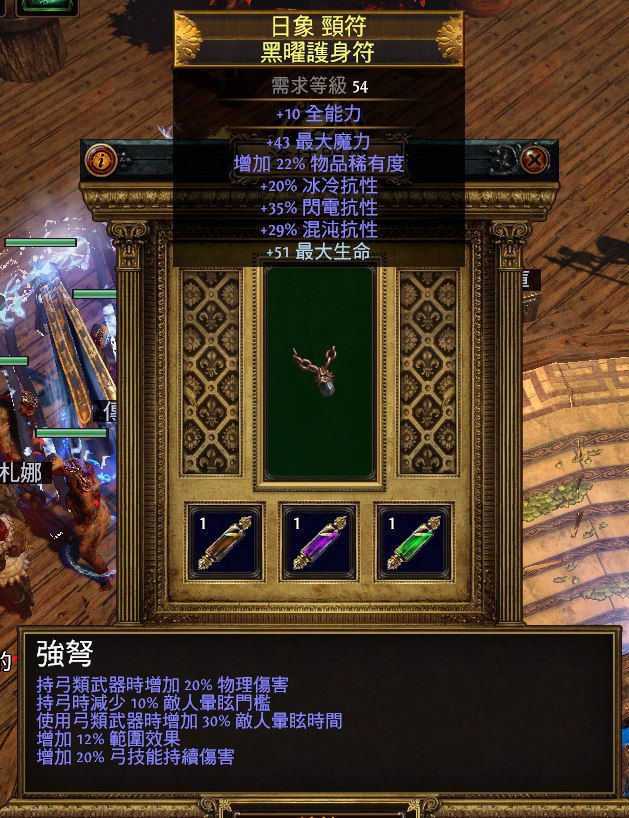Choose the purple orb slot
The width and height of the screenshot is (629, 818).
(x=318, y=541)
